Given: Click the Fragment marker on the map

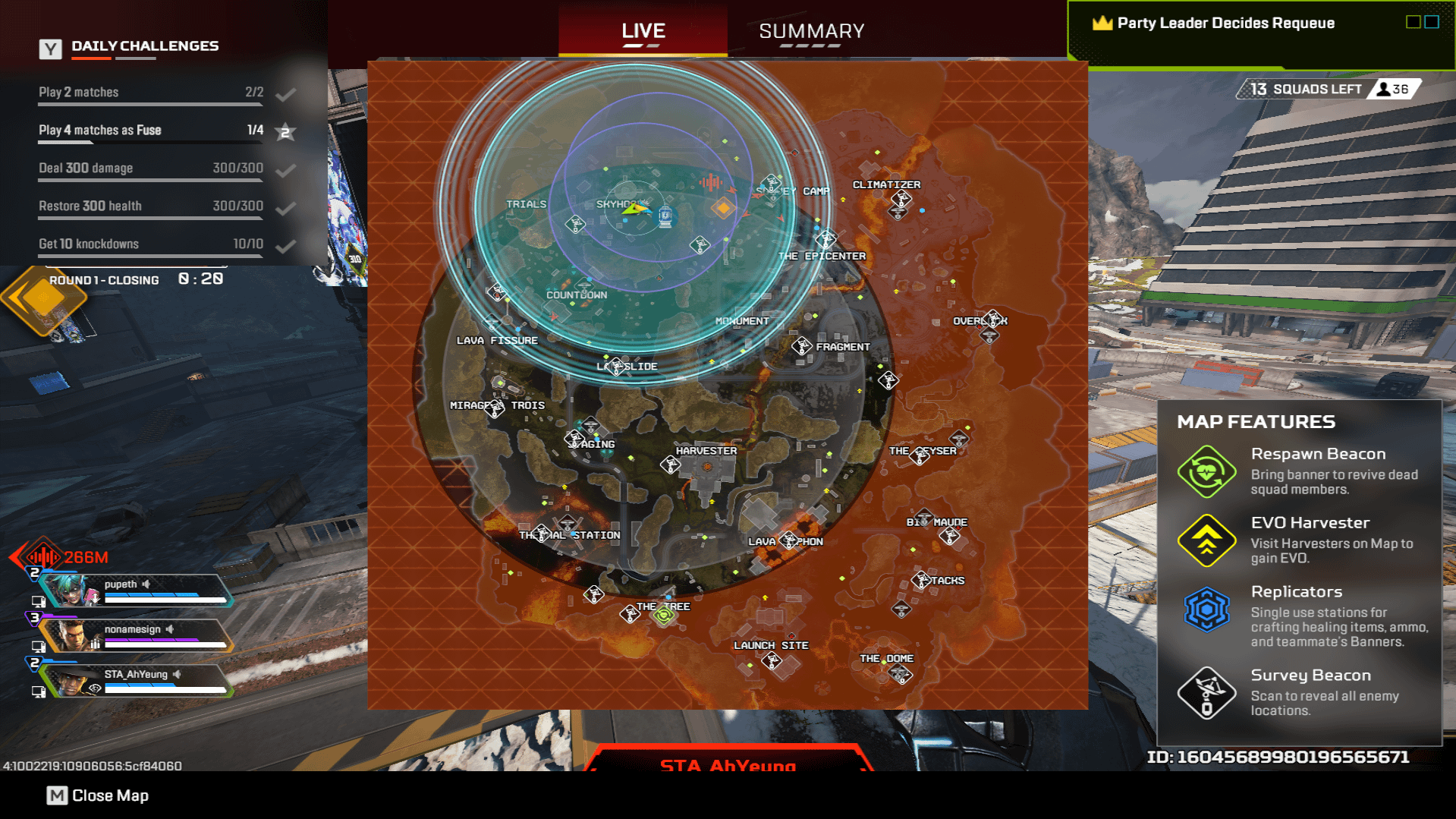Looking at the screenshot, I should tap(801, 347).
